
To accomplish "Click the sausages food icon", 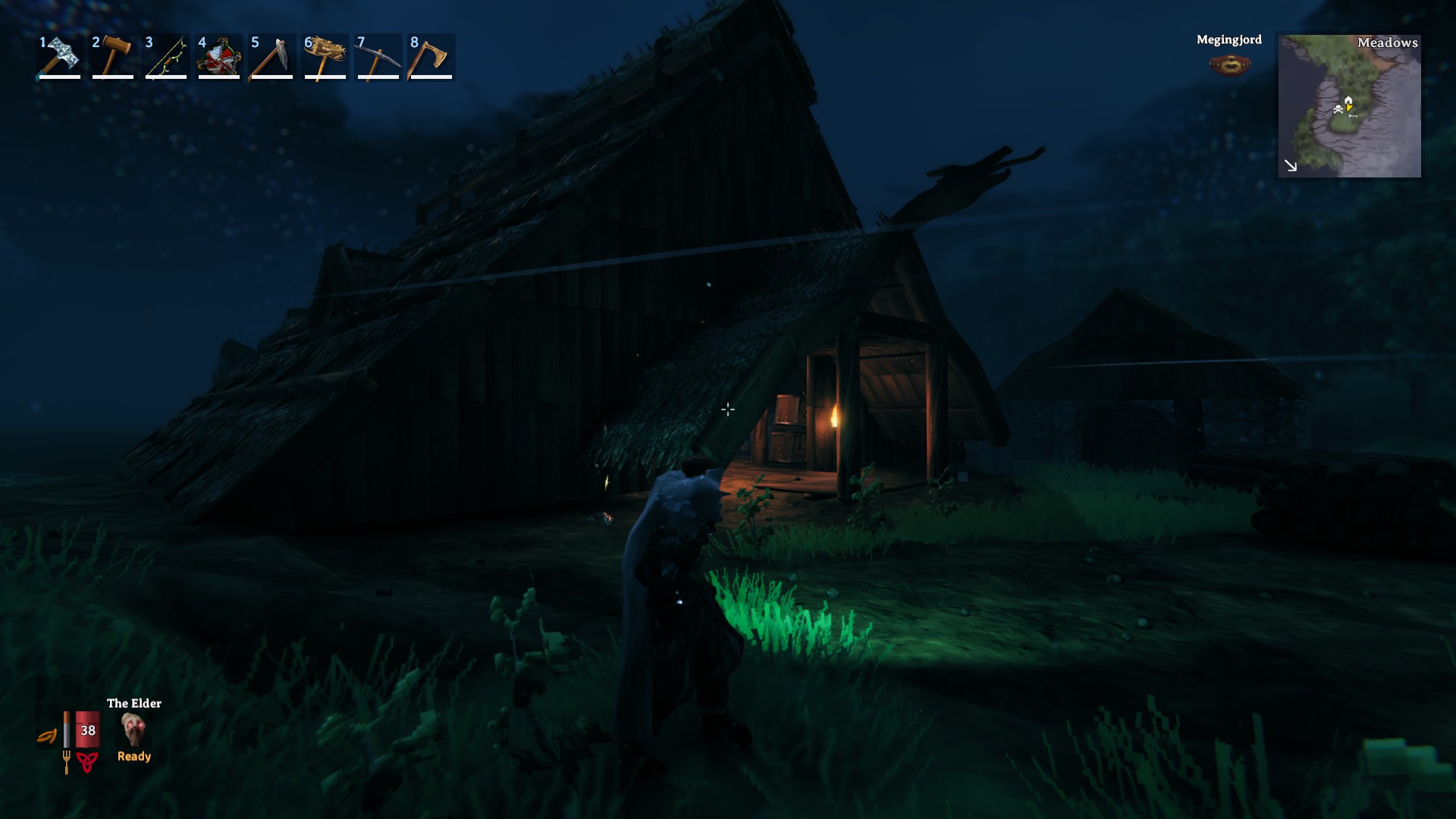I will (x=47, y=736).
